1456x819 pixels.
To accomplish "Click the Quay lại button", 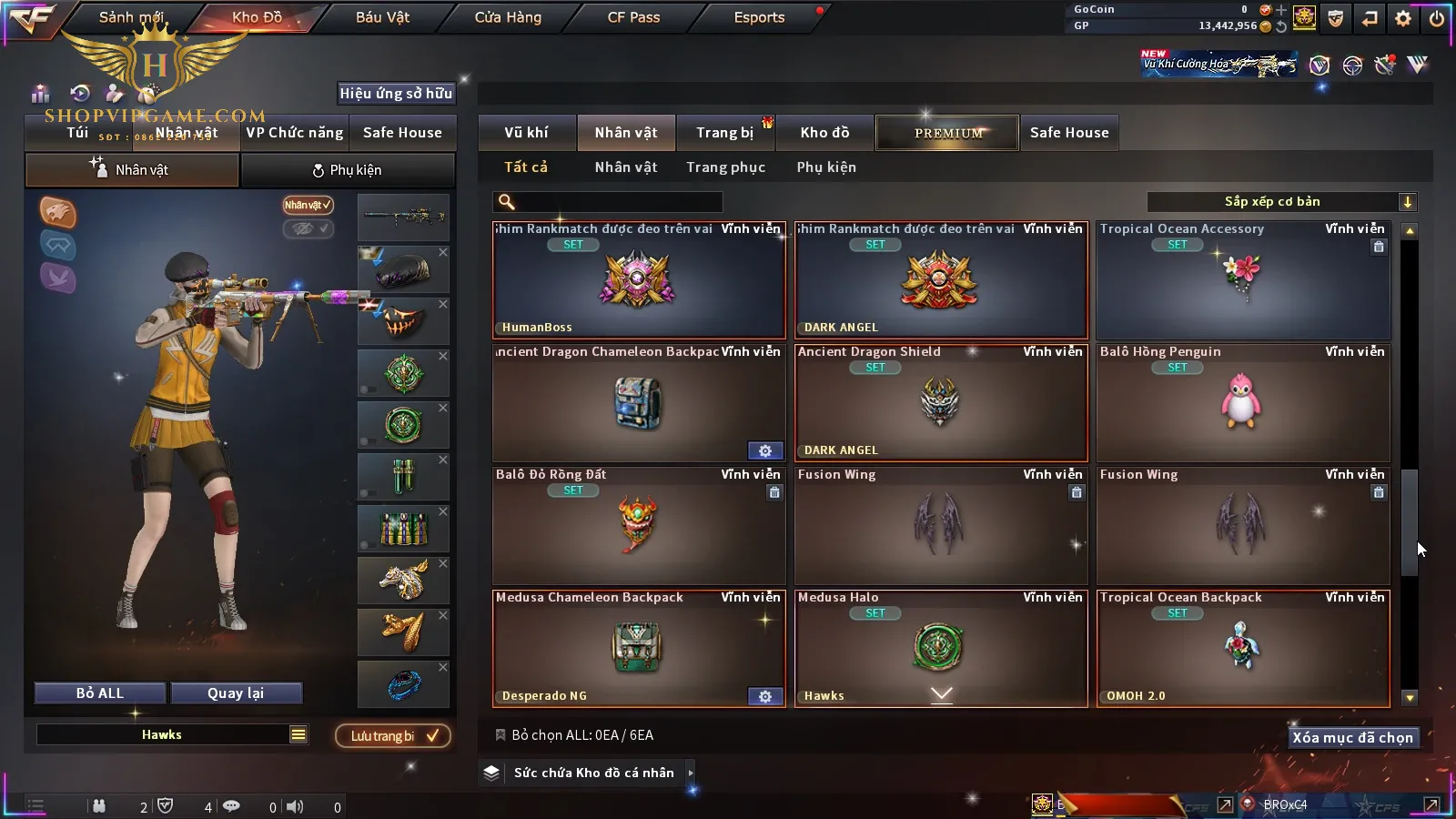I will tap(236, 693).
